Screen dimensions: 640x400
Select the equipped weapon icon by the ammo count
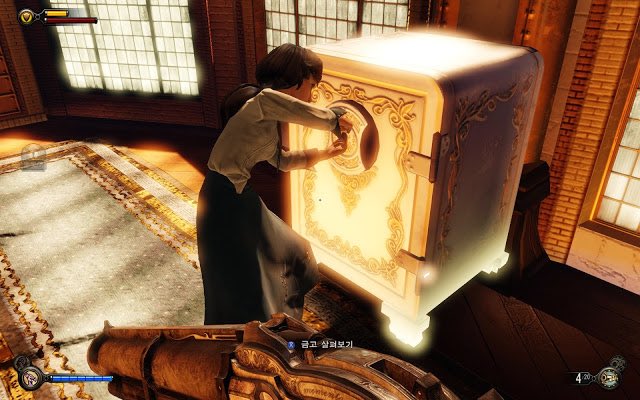(x=608, y=377)
